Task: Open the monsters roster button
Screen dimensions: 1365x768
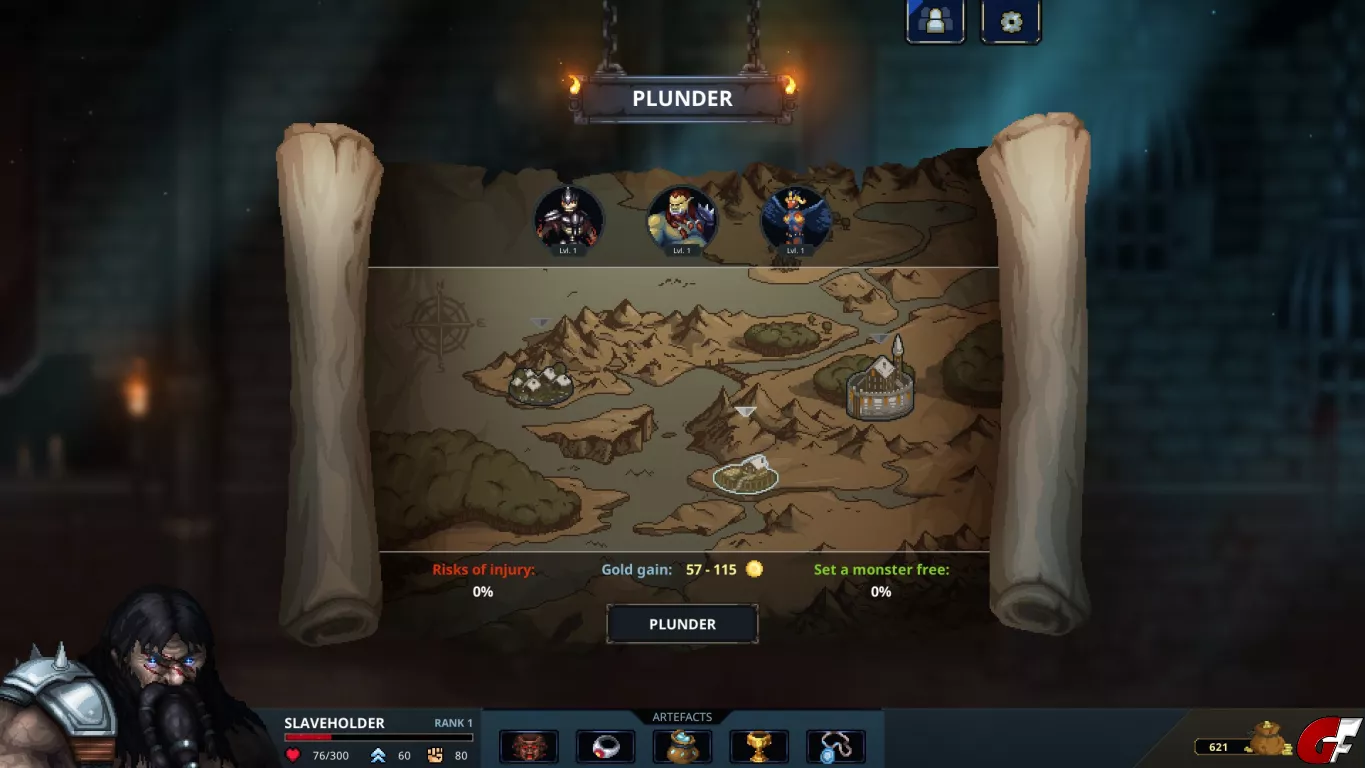Action: pos(935,21)
